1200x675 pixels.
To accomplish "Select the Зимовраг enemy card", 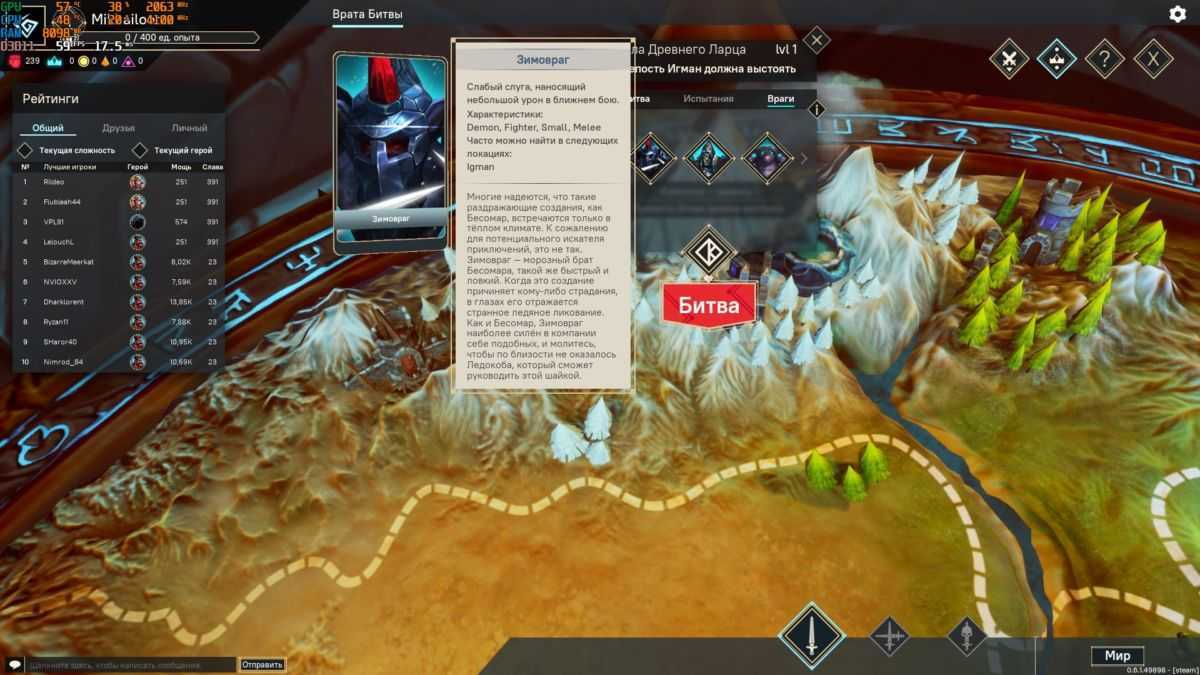I will (x=390, y=150).
